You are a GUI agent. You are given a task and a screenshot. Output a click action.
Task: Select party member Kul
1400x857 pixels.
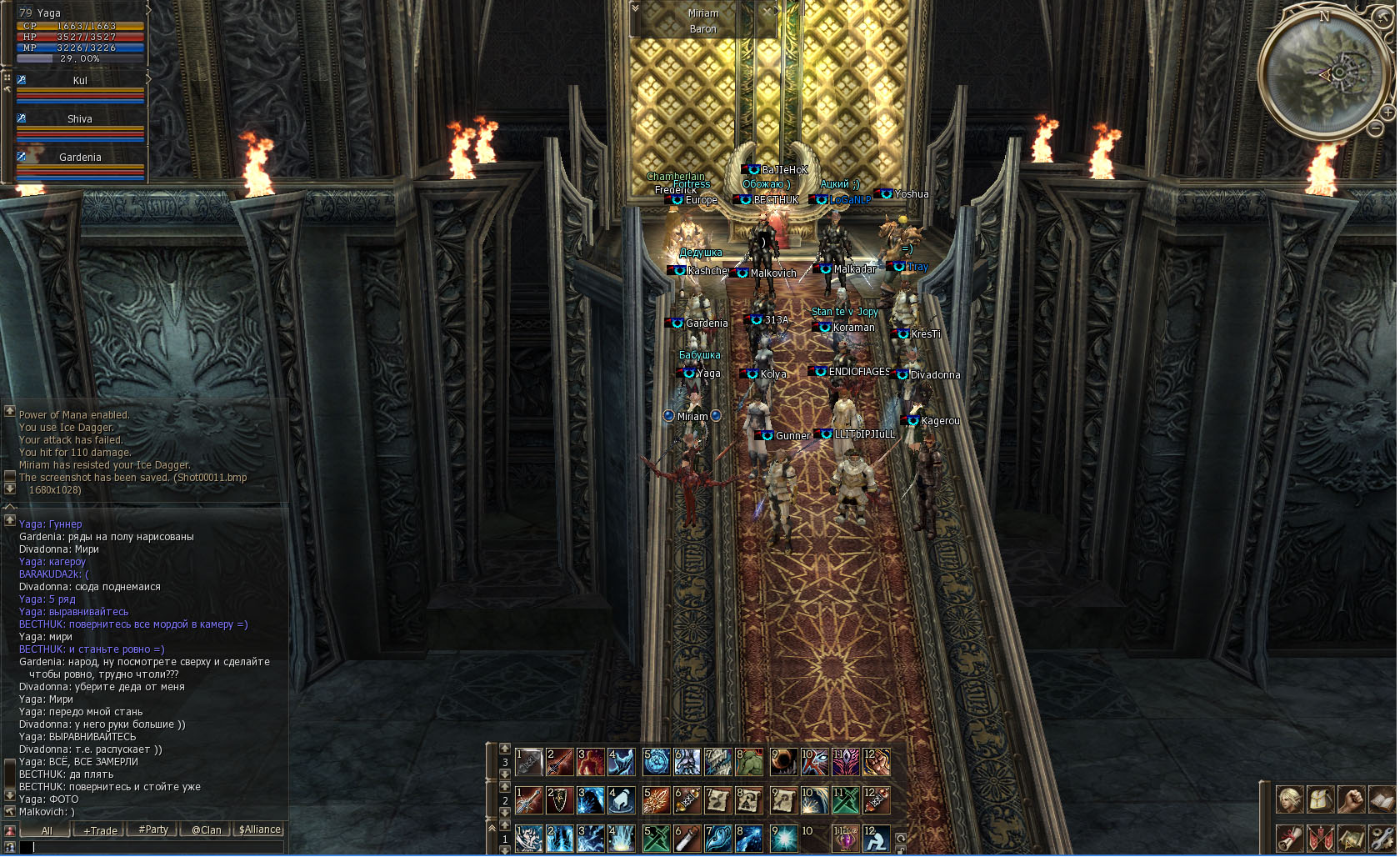point(80,81)
